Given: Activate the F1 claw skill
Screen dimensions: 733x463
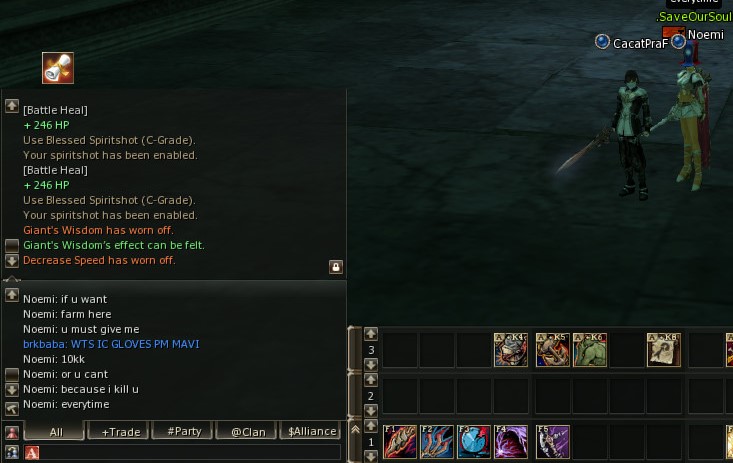Looking at the screenshot, I should 400,442.
